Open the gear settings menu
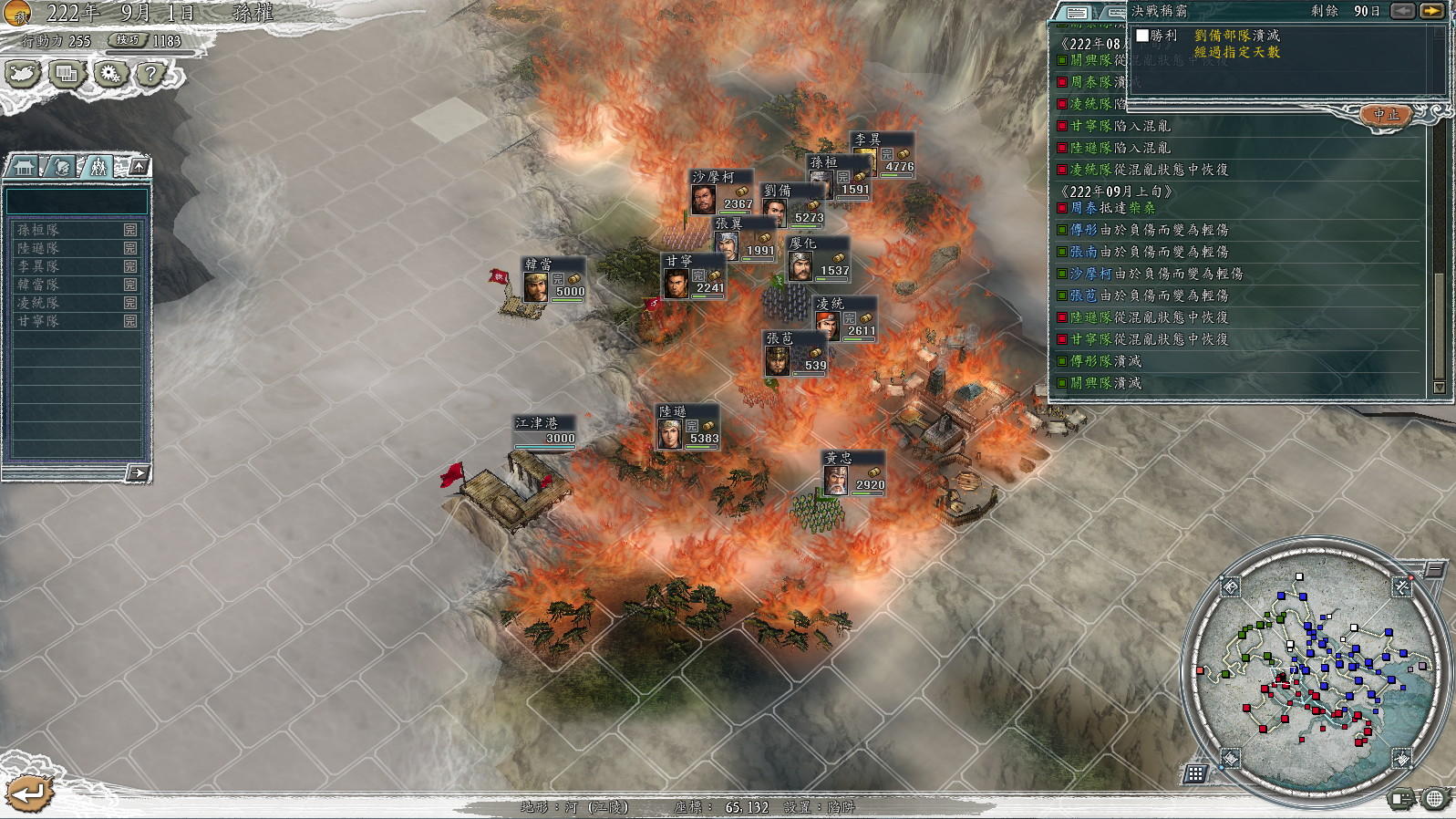Image resolution: width=1456 pixels, height=819 pixels. 110,74
